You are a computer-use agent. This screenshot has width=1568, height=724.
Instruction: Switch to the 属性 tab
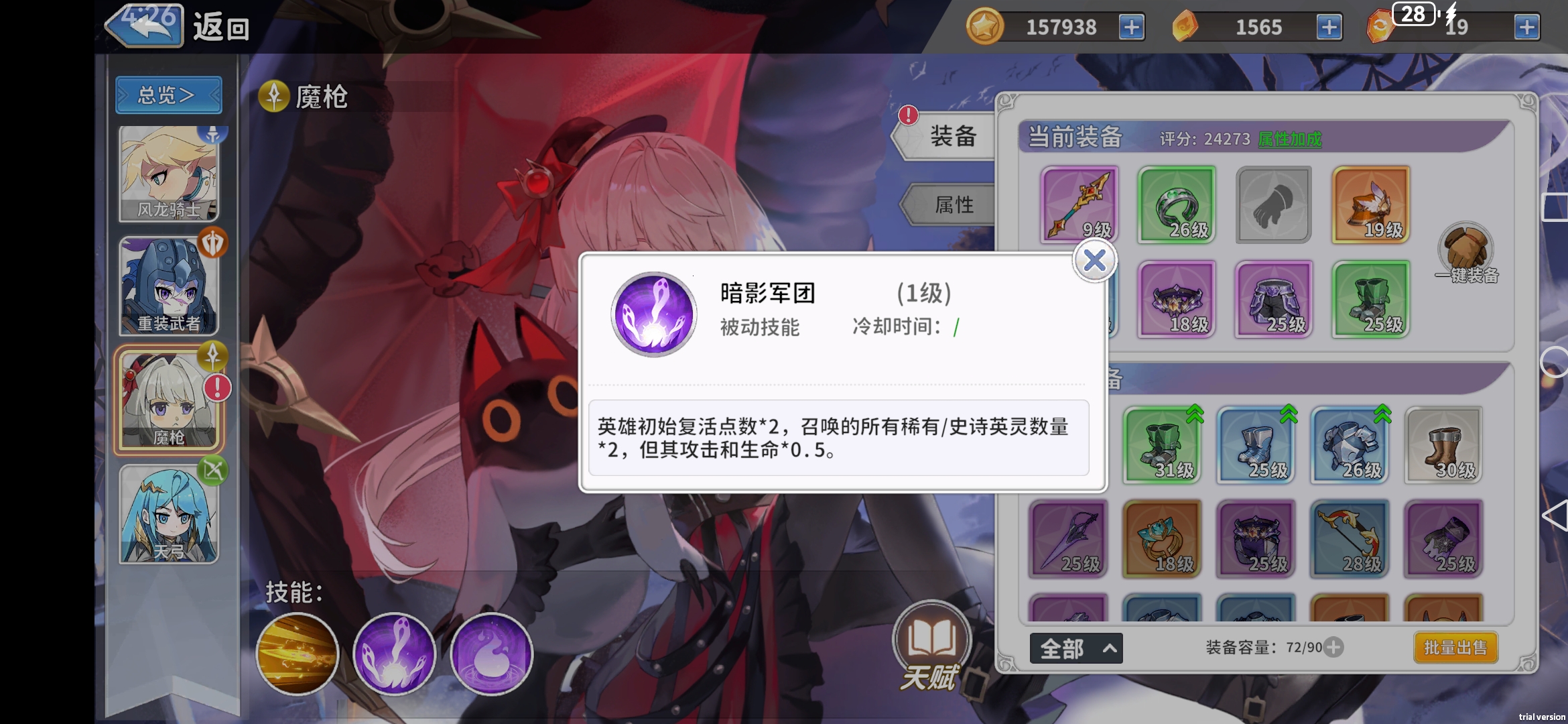(x=954, y=205)
